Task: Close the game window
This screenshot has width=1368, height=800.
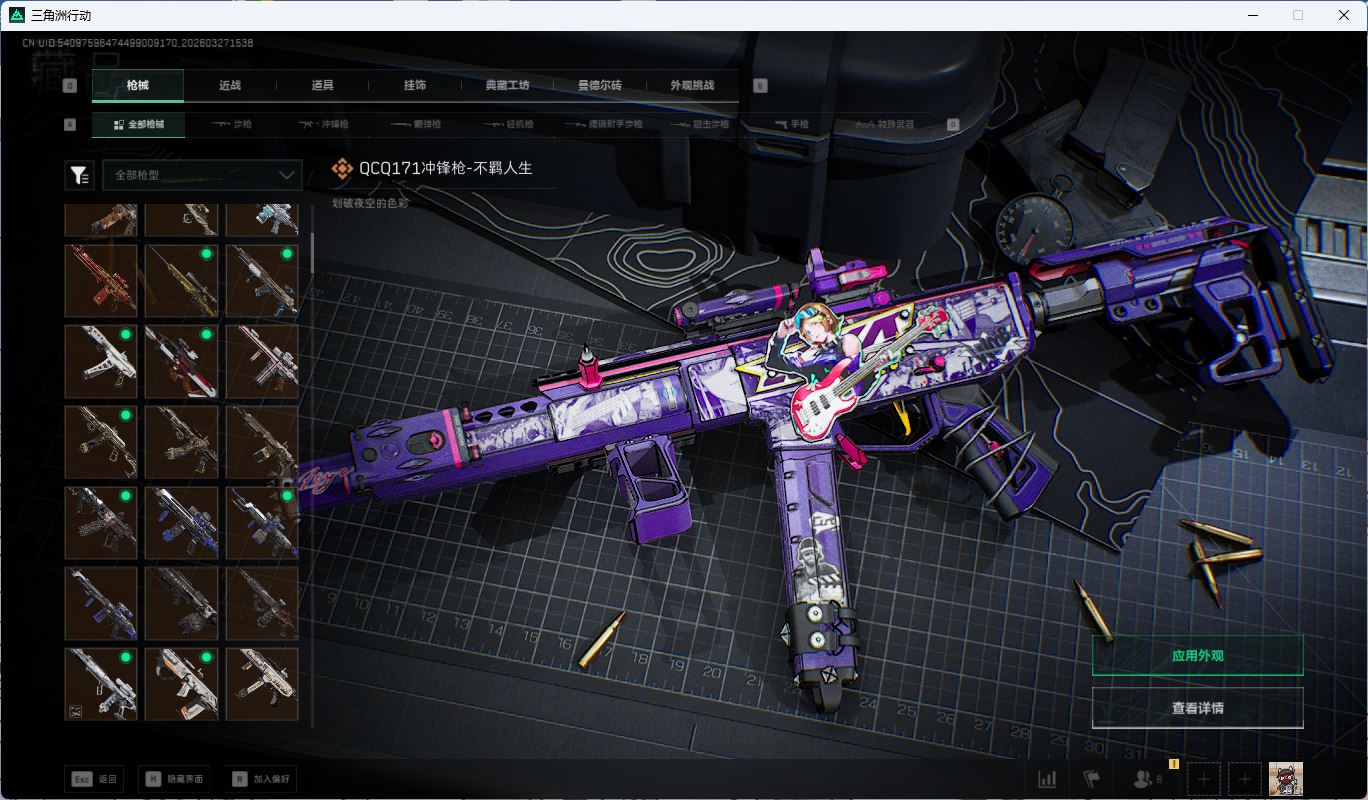Action: 1344,15
